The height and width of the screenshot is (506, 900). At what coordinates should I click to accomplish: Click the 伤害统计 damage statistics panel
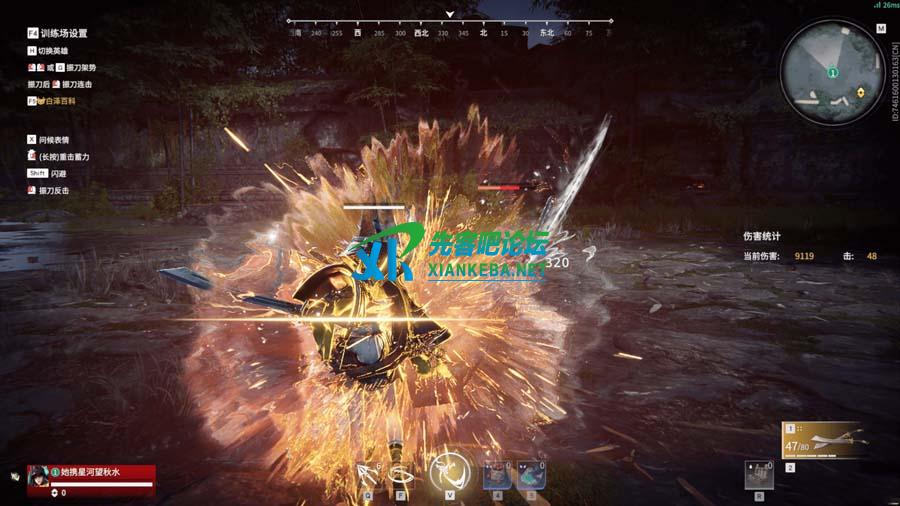761,237
